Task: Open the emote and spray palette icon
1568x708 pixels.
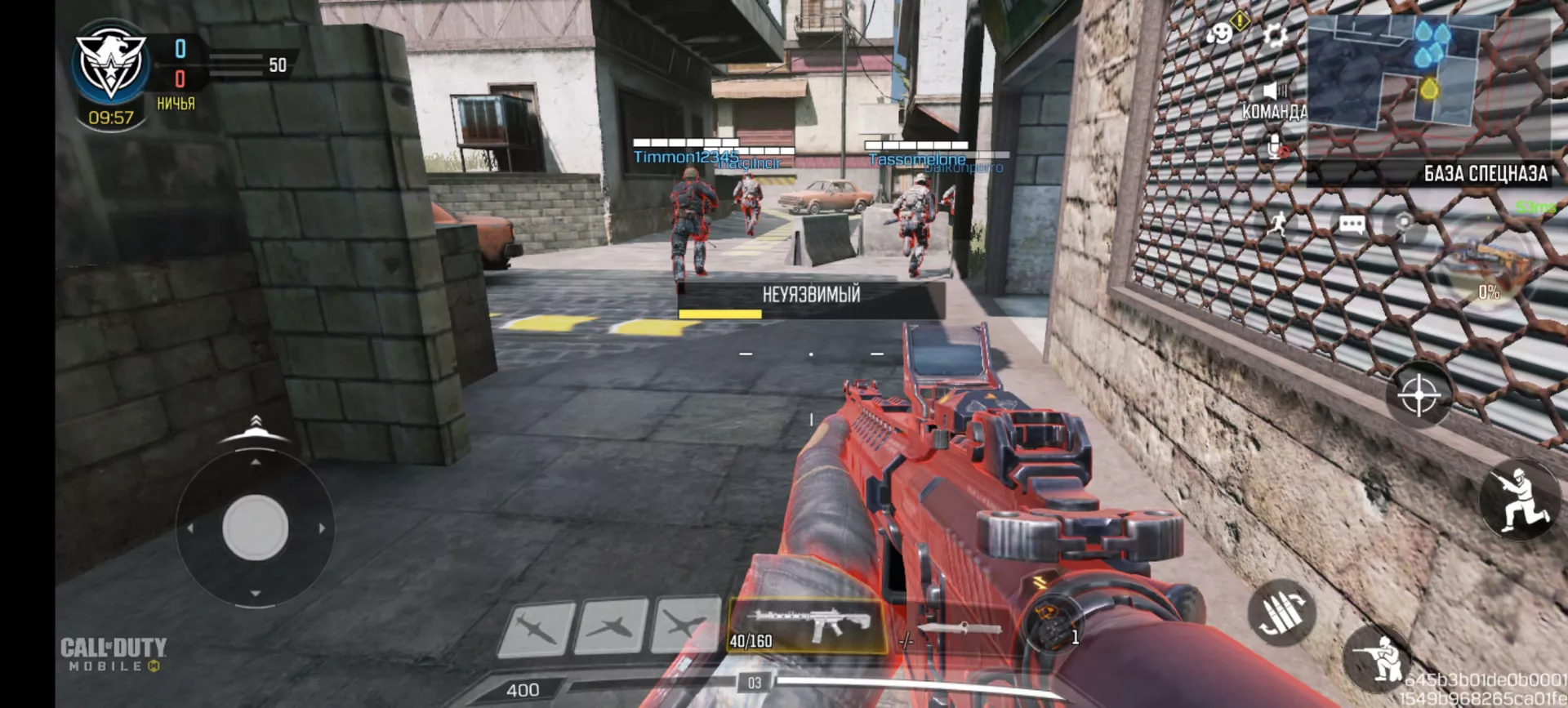Action: 1219,34
